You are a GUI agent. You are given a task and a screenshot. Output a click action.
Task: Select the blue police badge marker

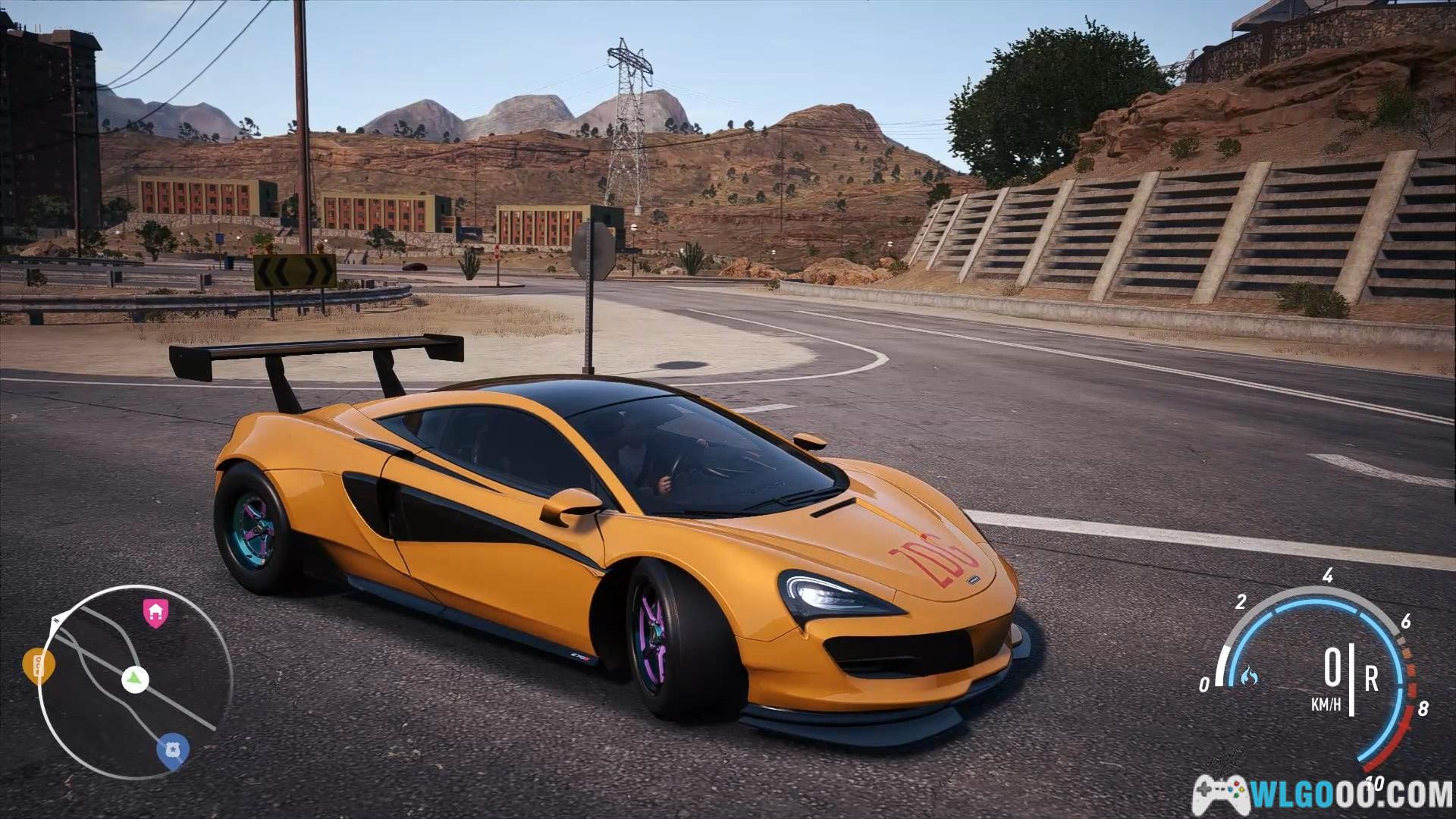[173, 750]
